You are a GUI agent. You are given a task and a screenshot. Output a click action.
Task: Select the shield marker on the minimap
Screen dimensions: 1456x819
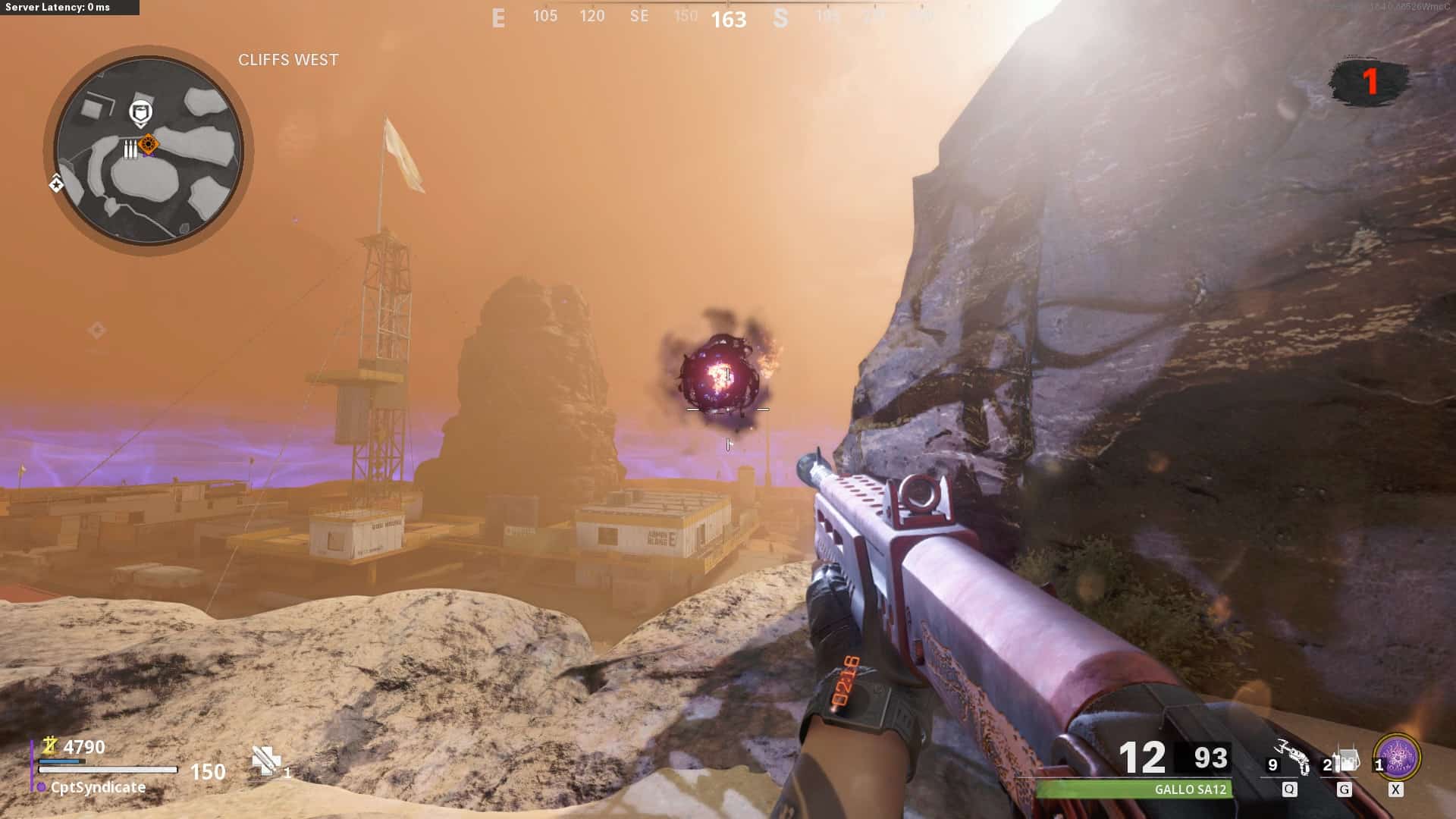(140, 113)
